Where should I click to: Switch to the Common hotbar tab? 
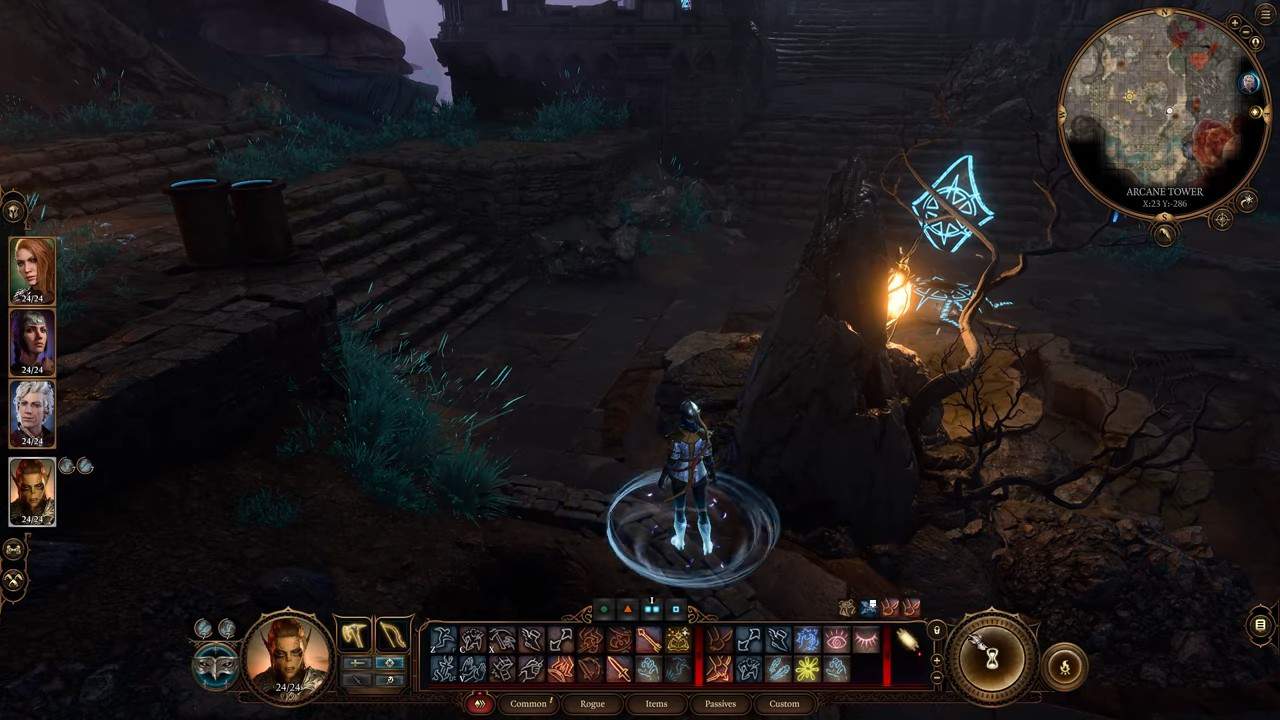coord(528,704)
